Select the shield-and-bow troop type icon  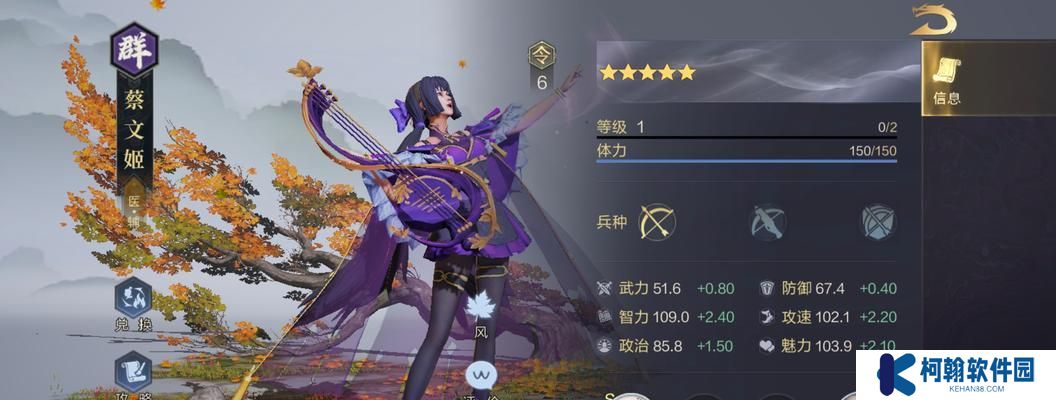pos(878,222)
